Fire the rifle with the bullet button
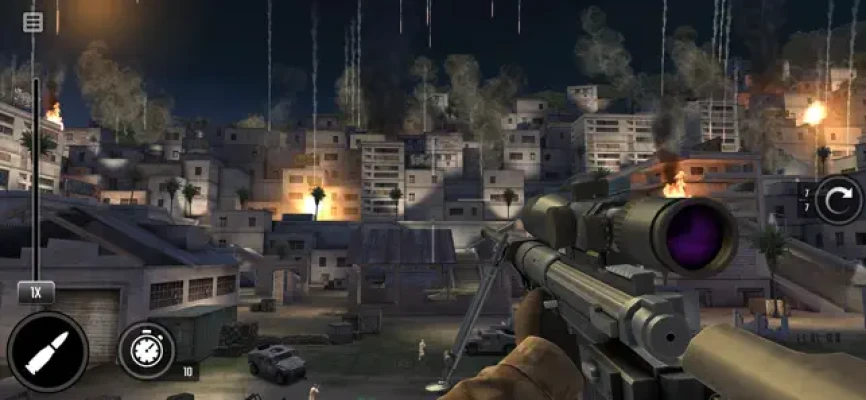 pyautogui.click(x=47, y=352)
